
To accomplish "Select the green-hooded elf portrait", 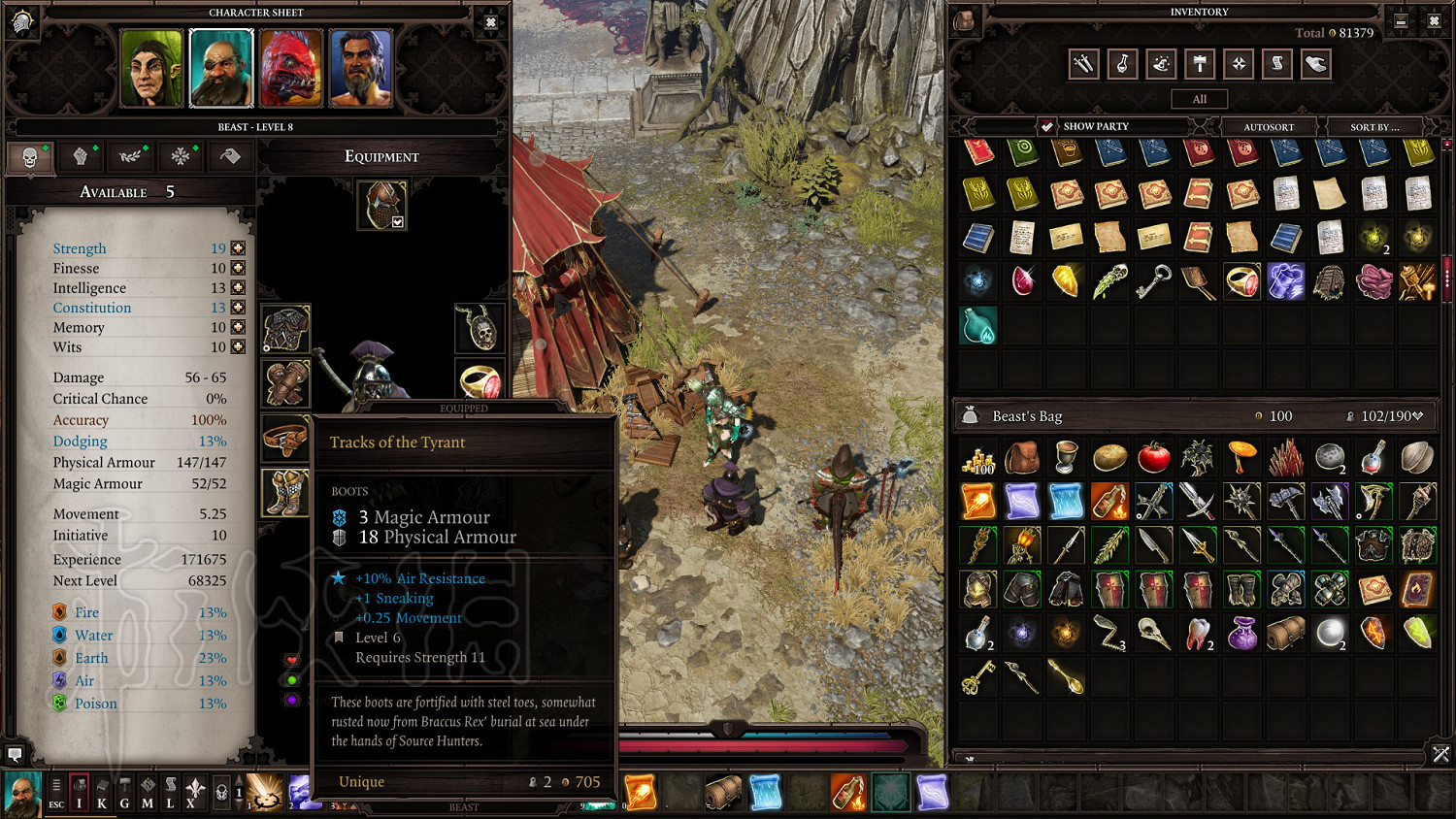I will point(151,68).
